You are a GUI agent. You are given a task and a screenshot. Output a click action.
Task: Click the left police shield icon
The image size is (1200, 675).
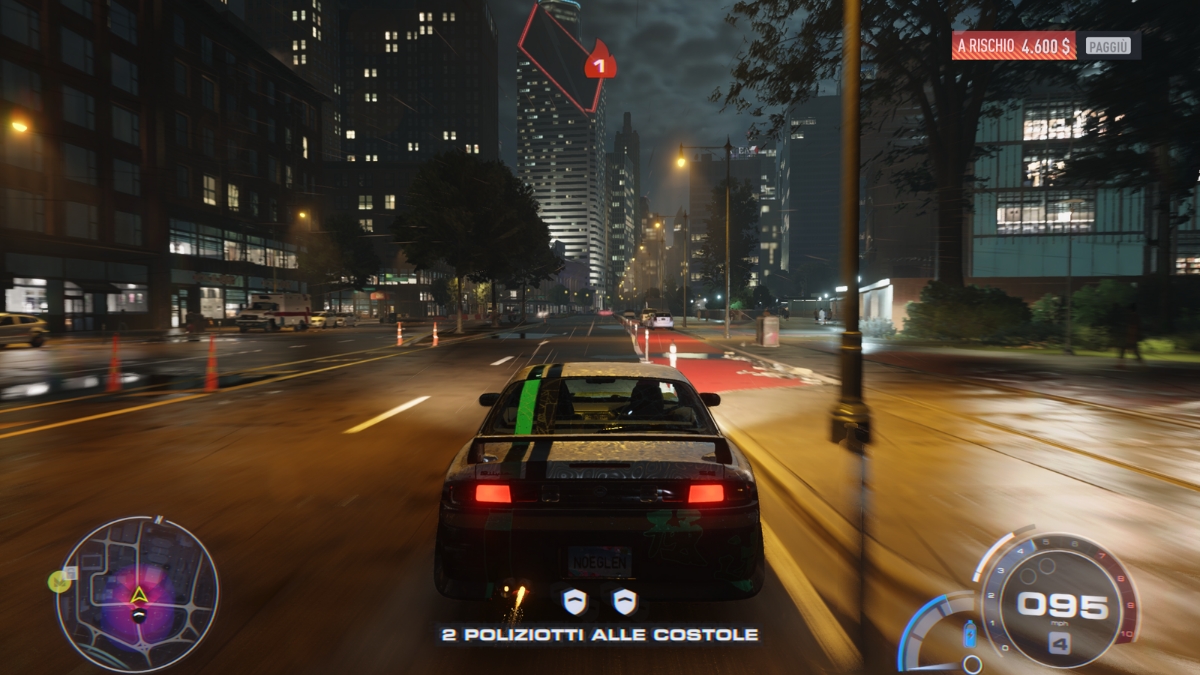[573, 601]
